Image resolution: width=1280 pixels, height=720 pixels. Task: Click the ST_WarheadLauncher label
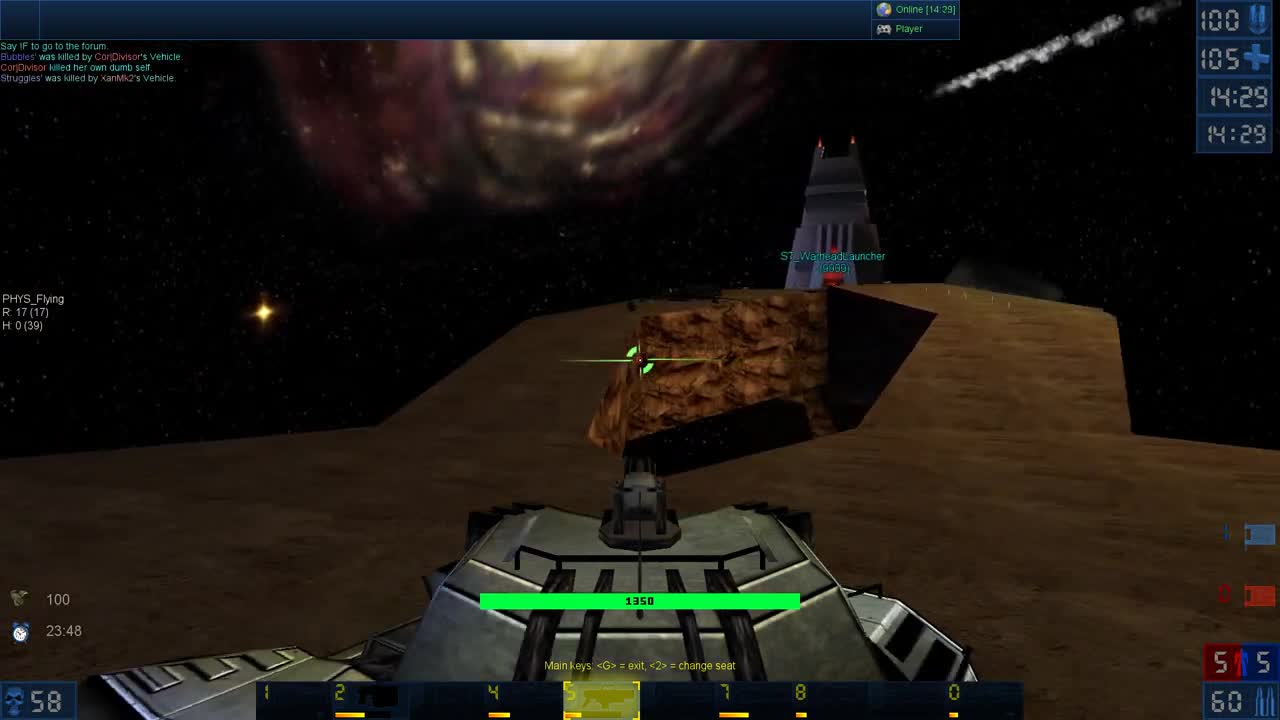pos(831,256)
